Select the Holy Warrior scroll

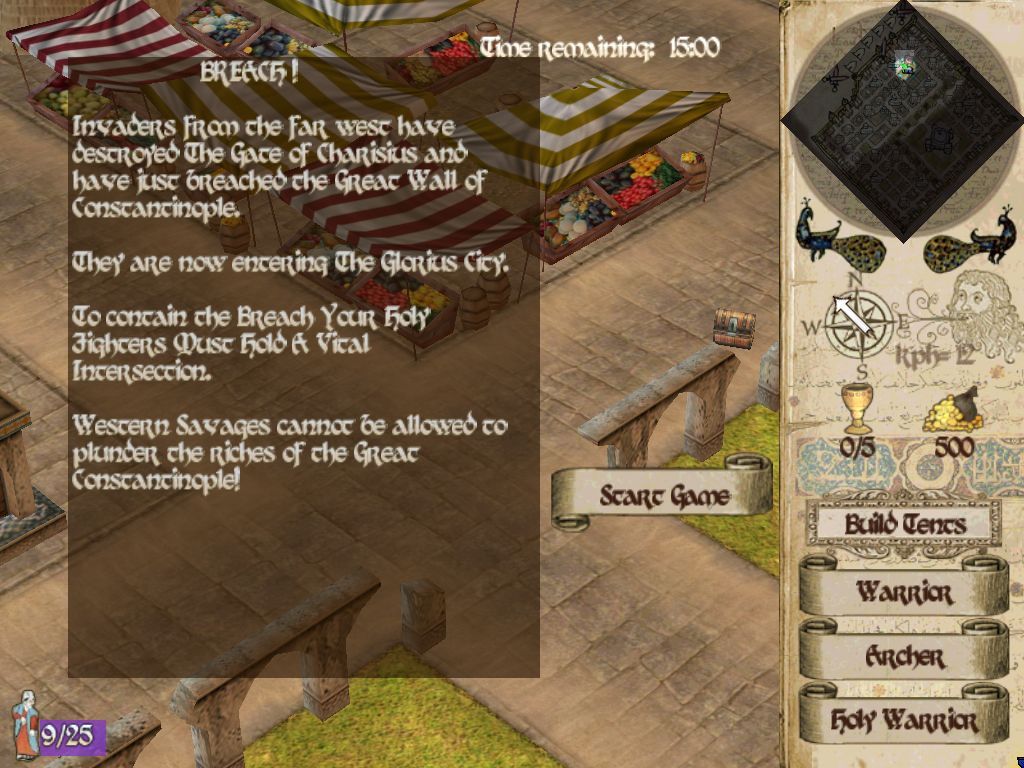click(x=903, y=720)
